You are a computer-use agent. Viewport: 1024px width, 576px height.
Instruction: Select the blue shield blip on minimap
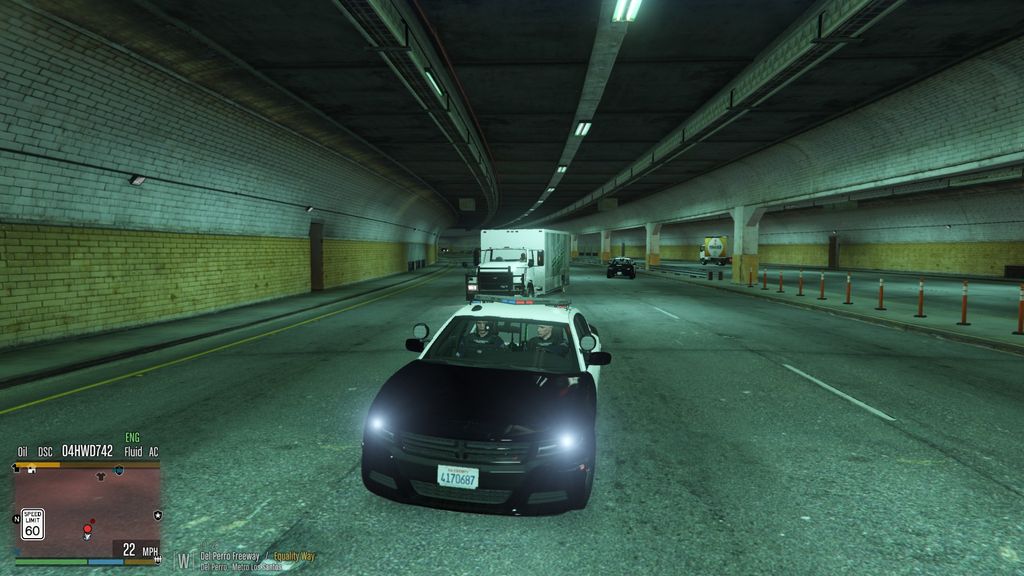(x=119, y=469)
